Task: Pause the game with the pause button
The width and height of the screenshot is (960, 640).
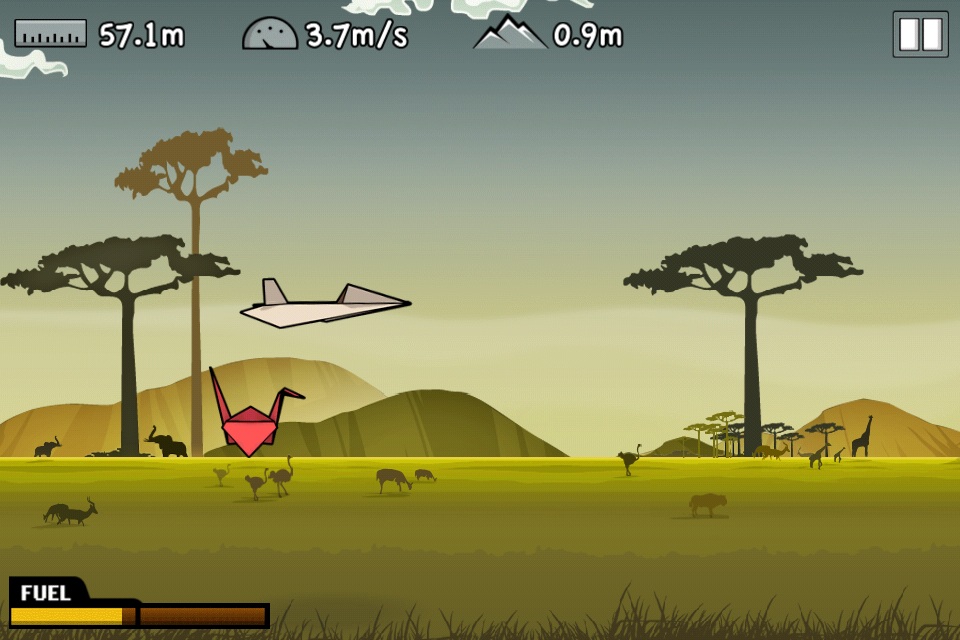Action: coord(920,34)
